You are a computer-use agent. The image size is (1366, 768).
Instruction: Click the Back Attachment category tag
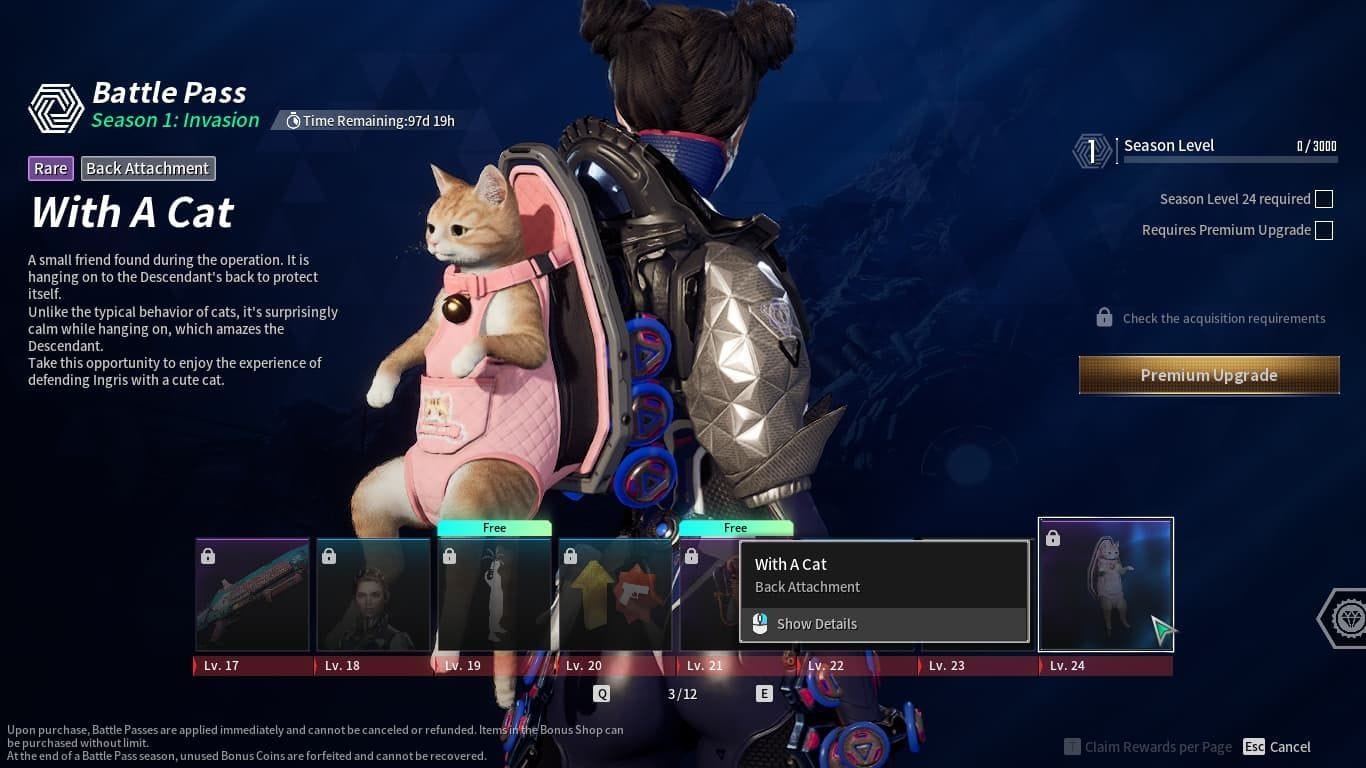coord(148,168)
